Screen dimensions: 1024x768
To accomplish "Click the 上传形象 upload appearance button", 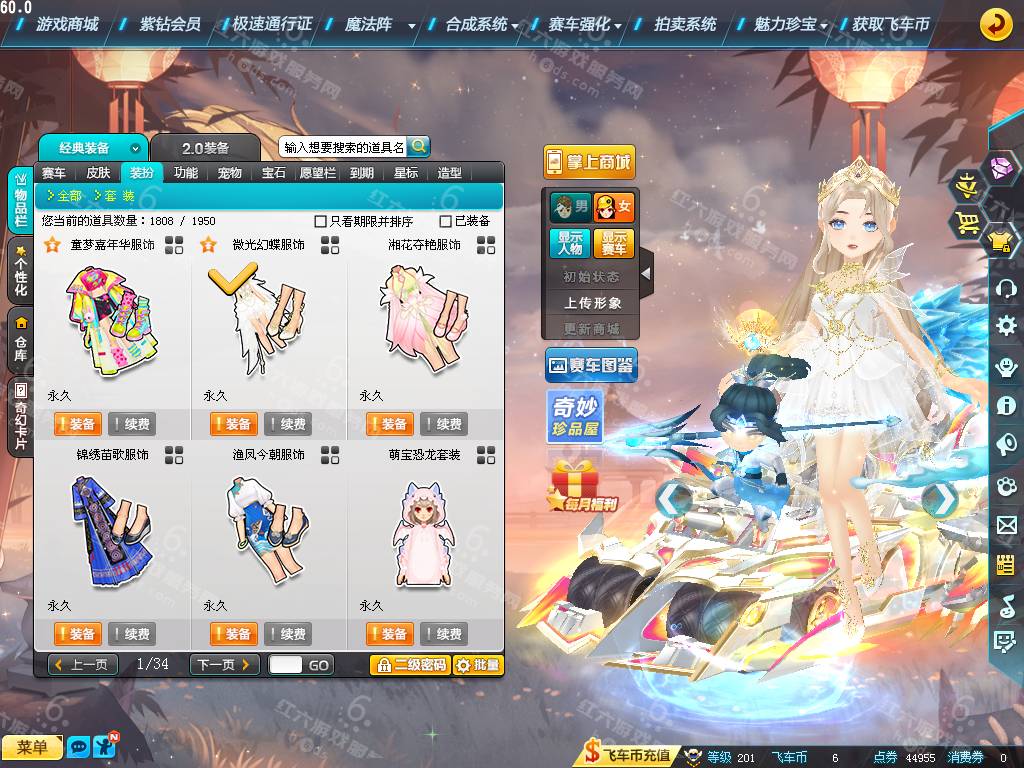I will click(592, 302).
